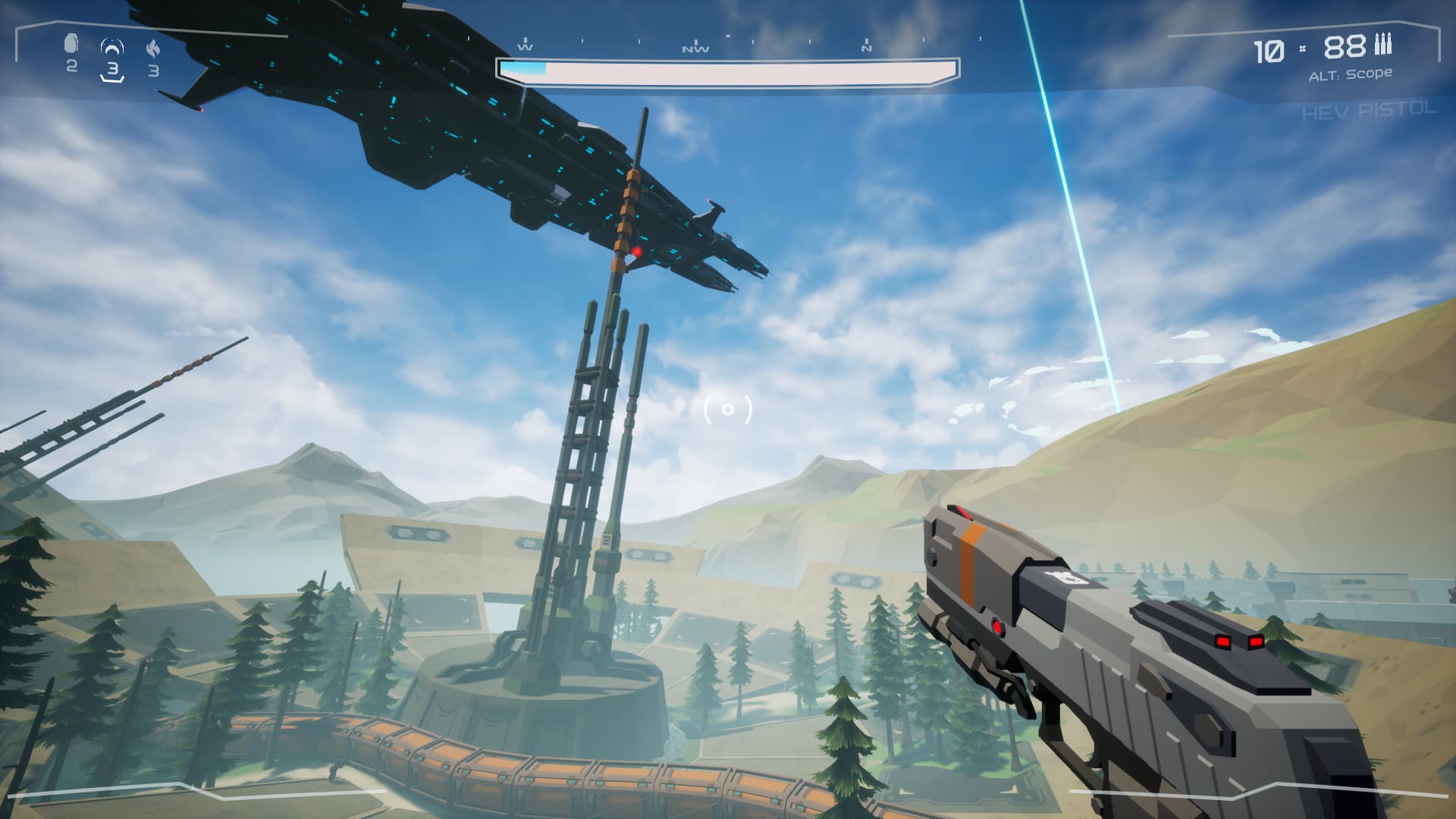The height and width of the screenshot is (819, 1456).
Task: Switch to the flame grenade icon
Action: coord(153,49)
